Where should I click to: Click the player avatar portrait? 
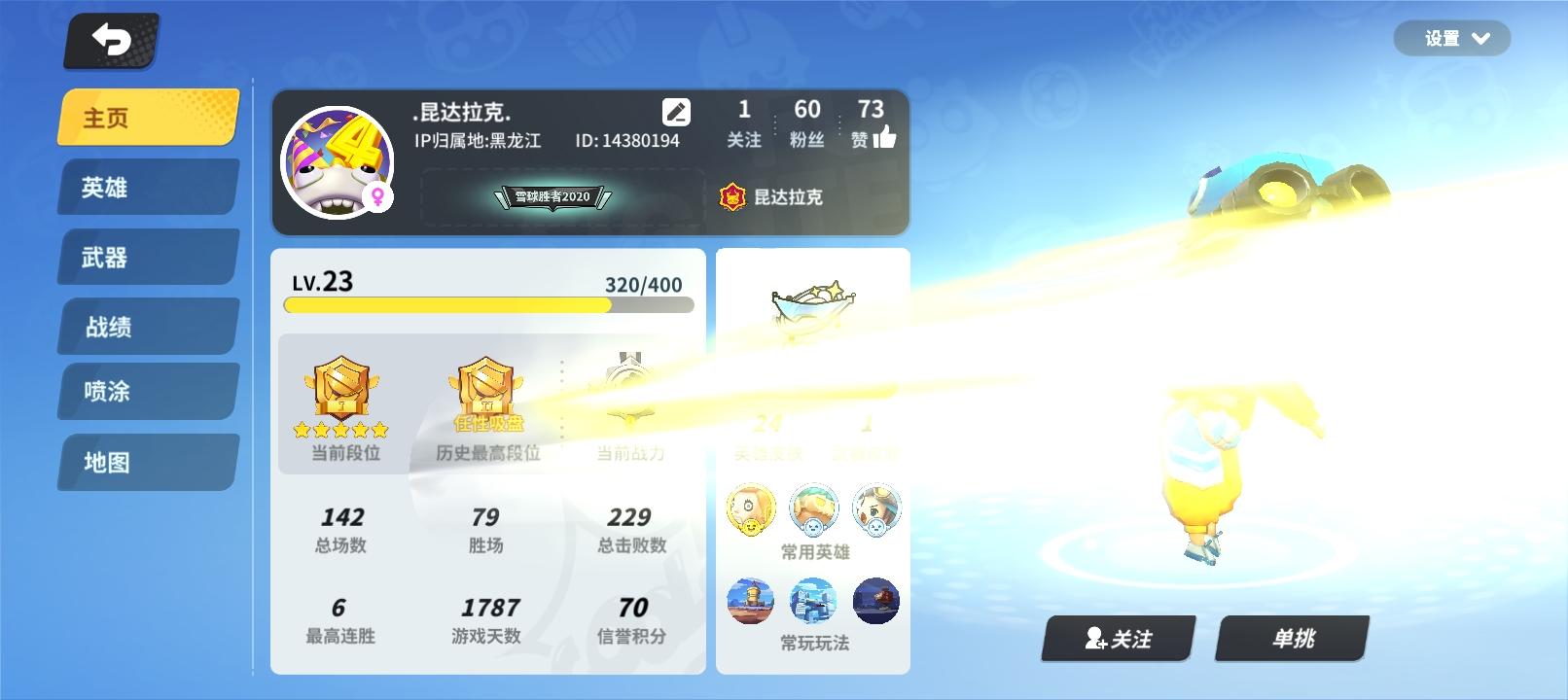tap(338, 162)
